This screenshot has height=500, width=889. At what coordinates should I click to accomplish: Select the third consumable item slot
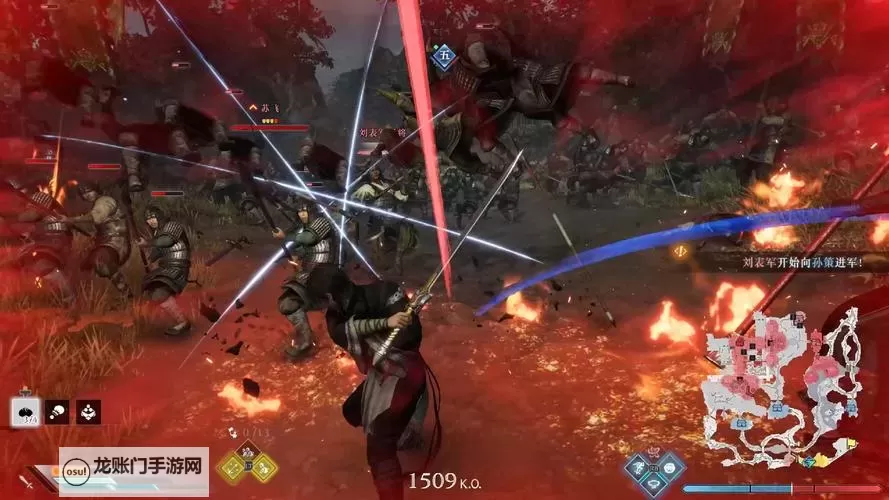click(x=88, y=411)
